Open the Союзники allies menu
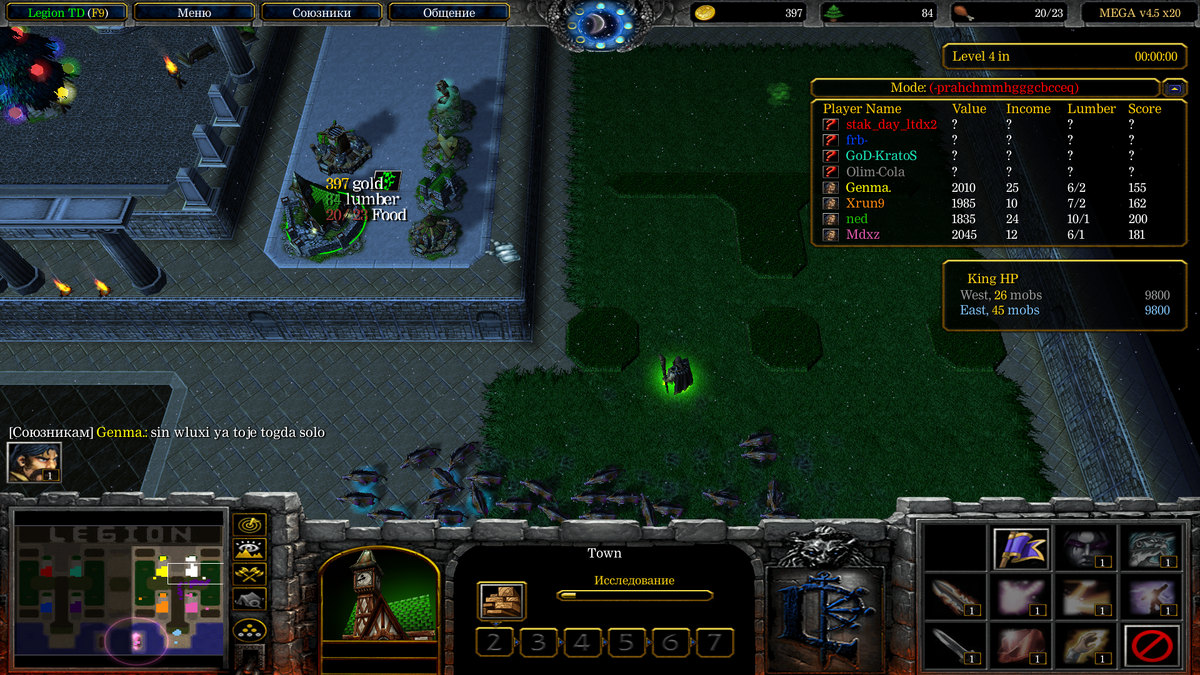Viewport: 1200px width, 675px height. pyautogui.click(x=321, y=13)
